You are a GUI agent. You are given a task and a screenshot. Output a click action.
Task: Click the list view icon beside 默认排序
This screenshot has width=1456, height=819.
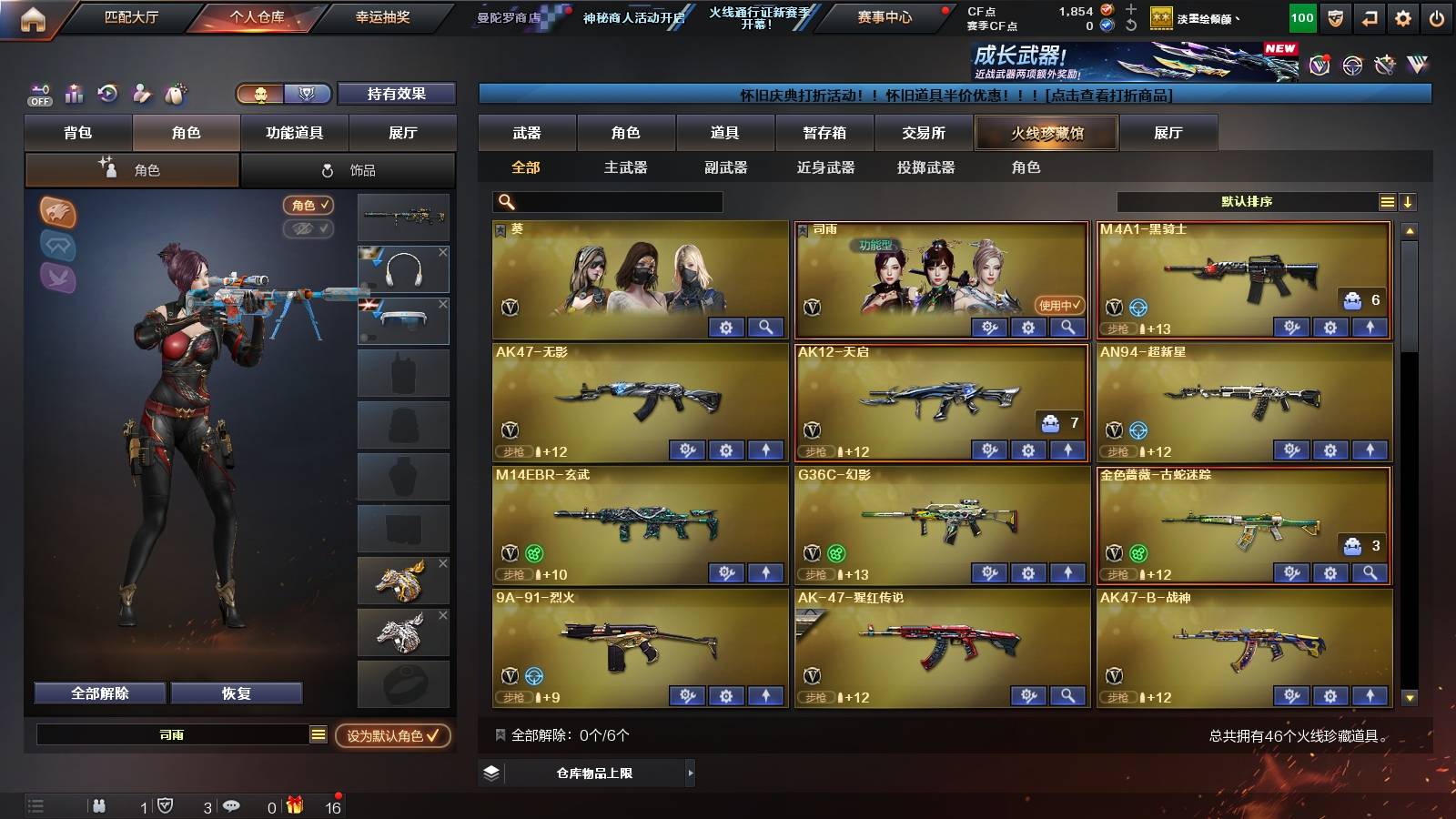[x=1387, y=201]
